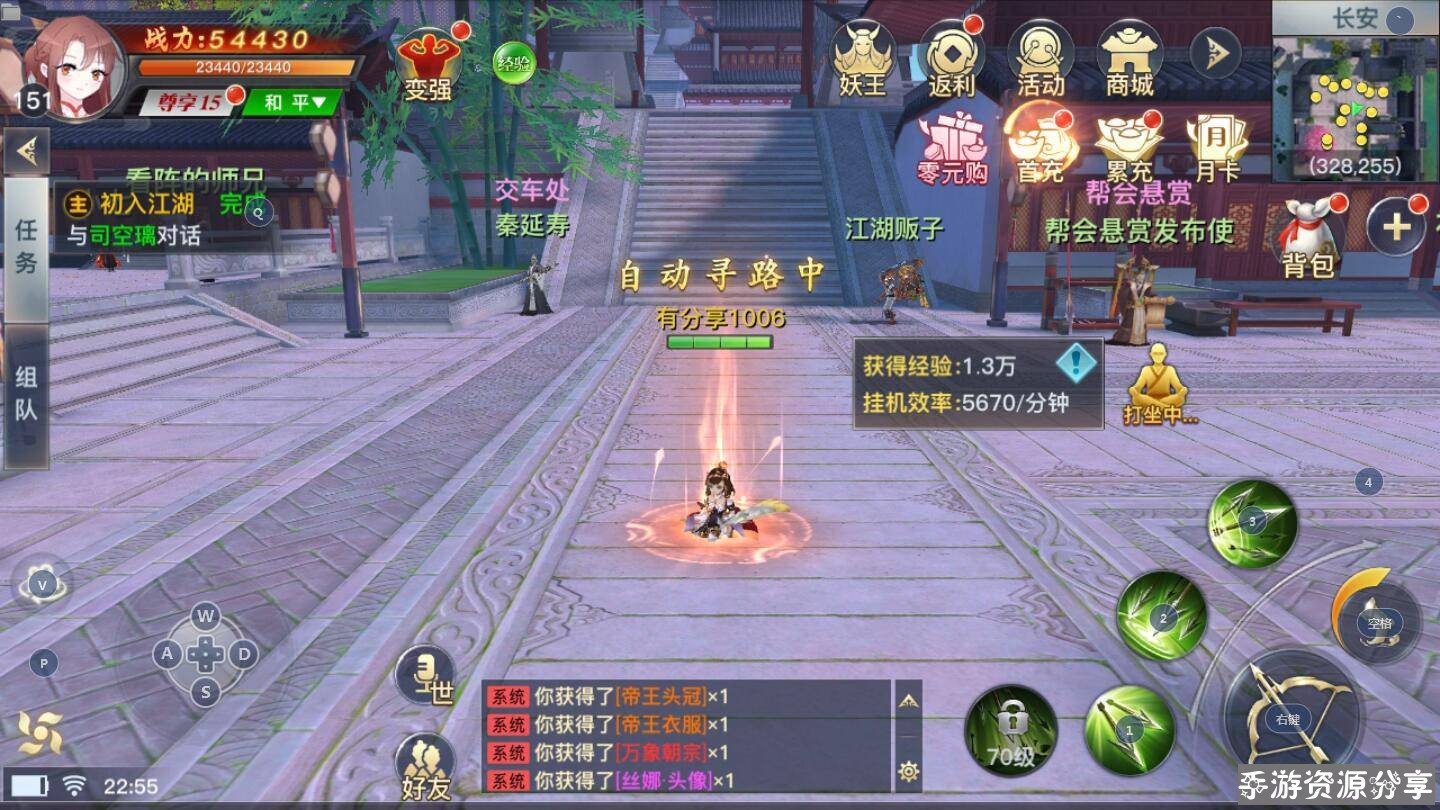
Task: Open the 零元购 gift offer
Action: (952, 148)
